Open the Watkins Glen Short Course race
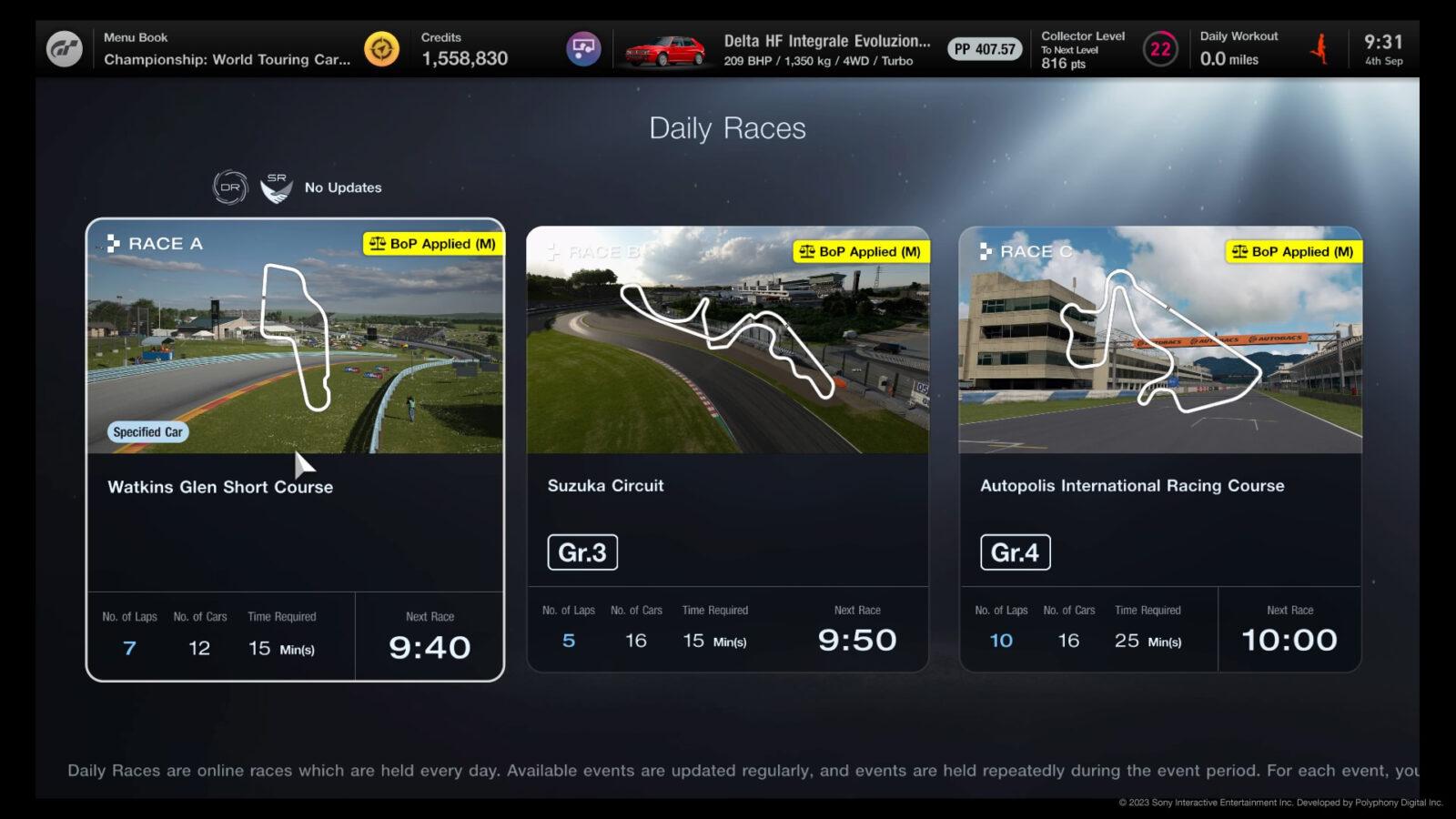Image resolution: width=1456 pixels, height=819 pixels. [296, 450]
